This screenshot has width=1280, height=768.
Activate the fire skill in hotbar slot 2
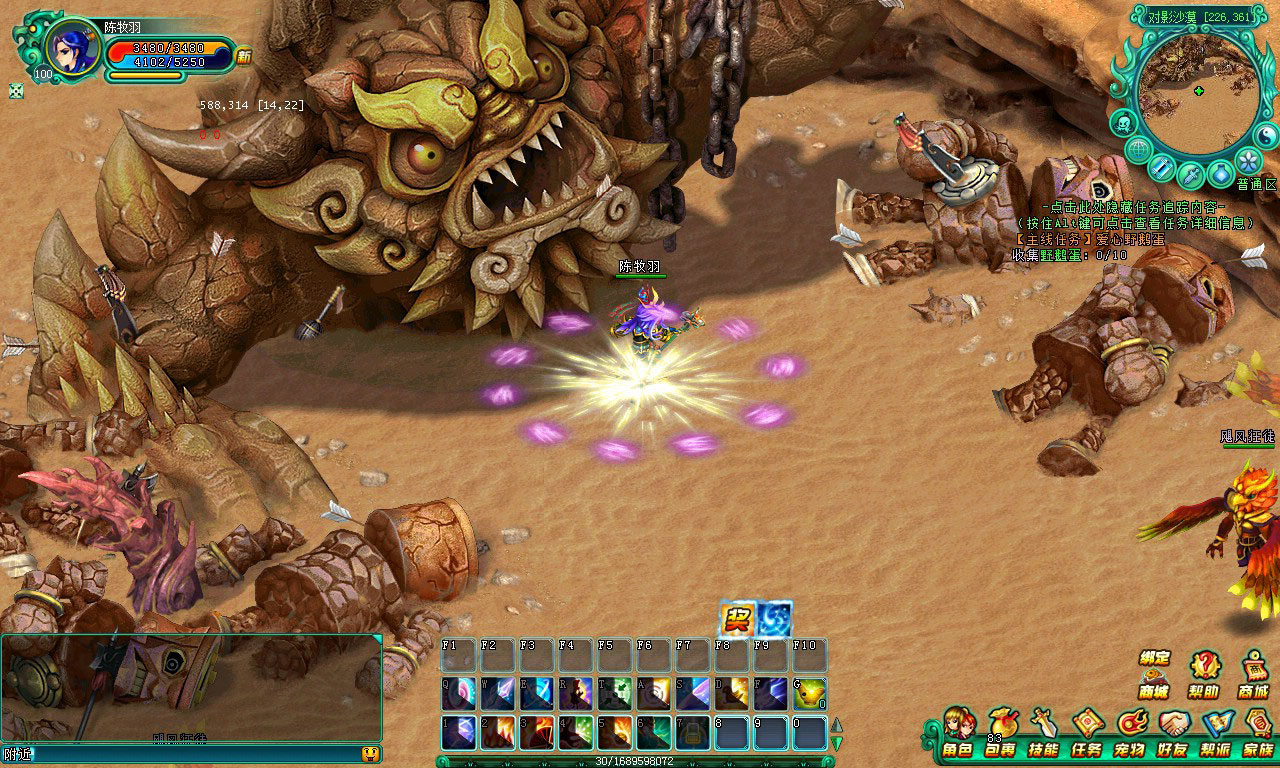coord(498,733)
